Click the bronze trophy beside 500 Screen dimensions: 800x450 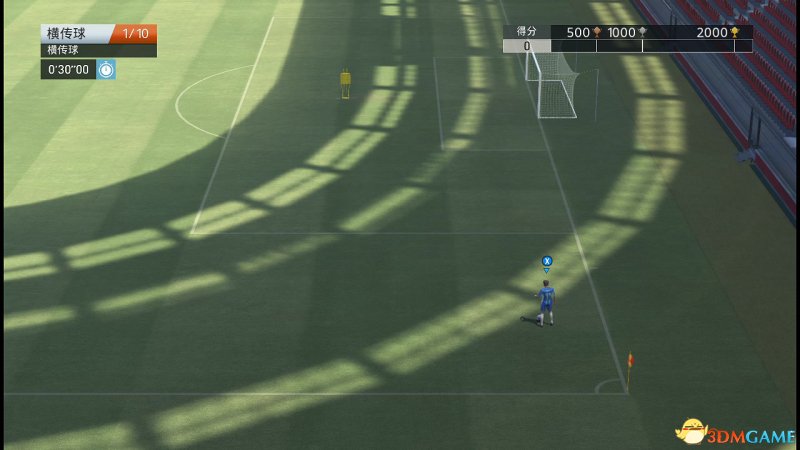point(597,32)
